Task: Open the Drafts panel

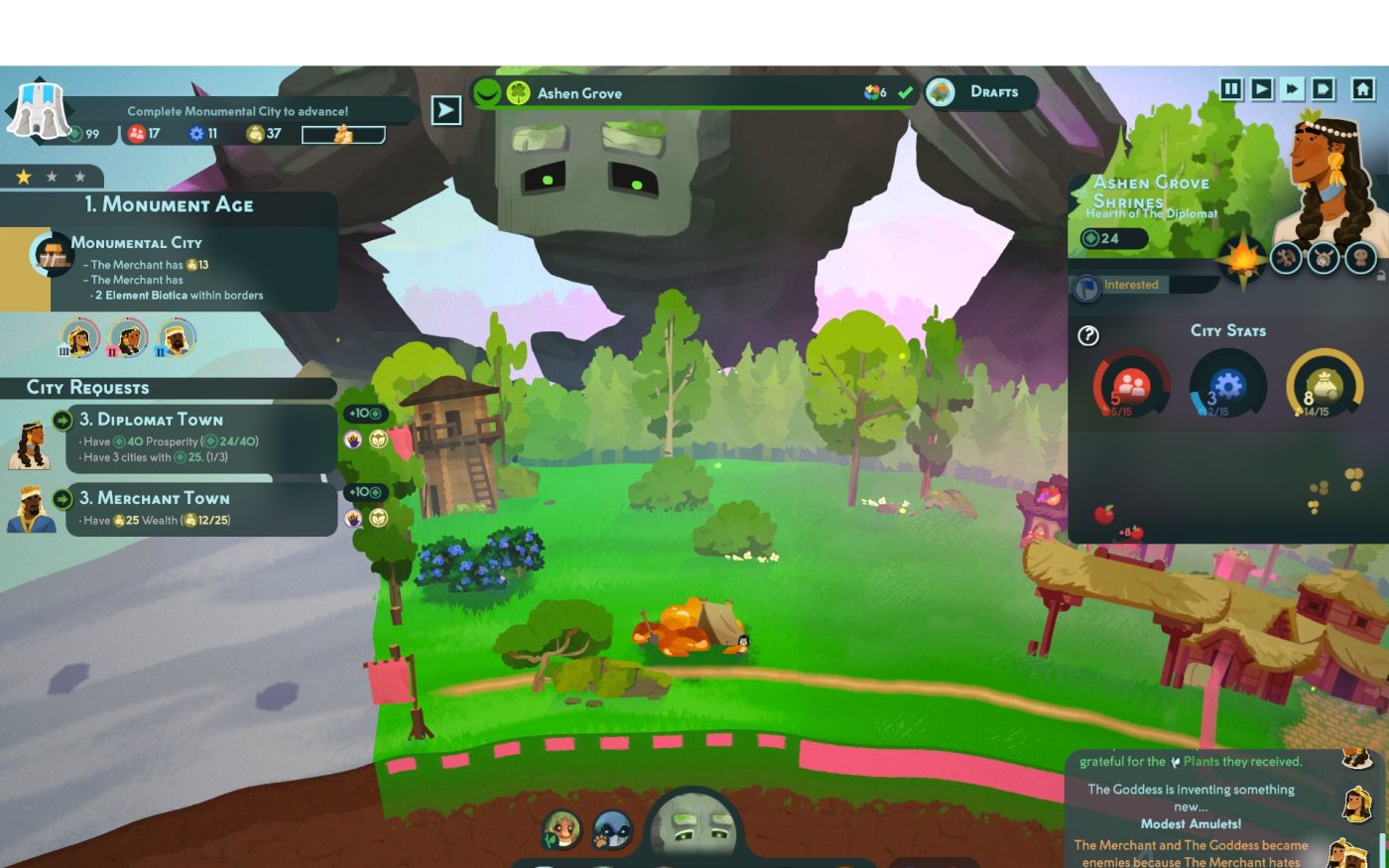Action: coord(981,92)
